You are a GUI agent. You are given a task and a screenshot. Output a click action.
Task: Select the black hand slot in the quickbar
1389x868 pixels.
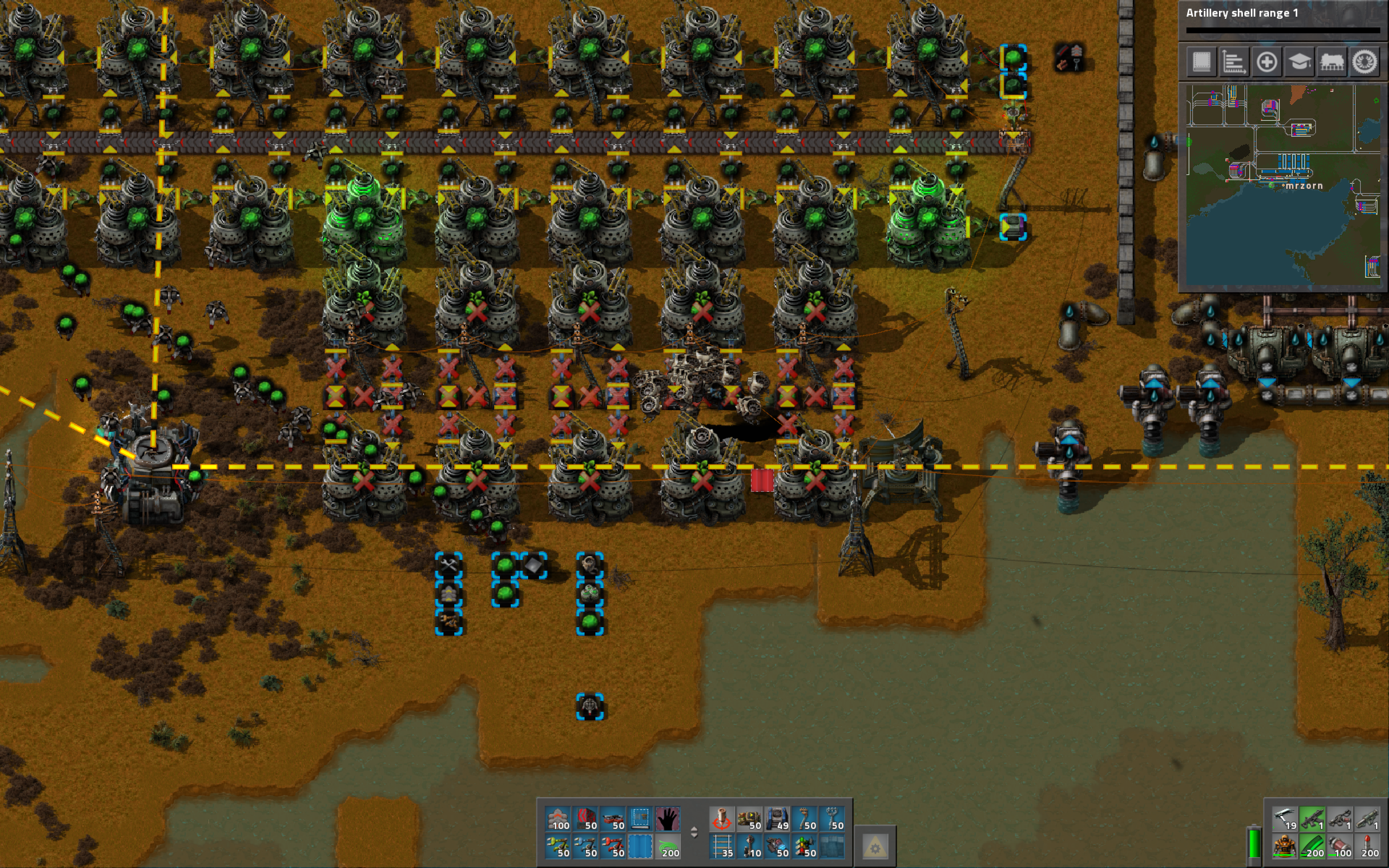tap(667, 818)
